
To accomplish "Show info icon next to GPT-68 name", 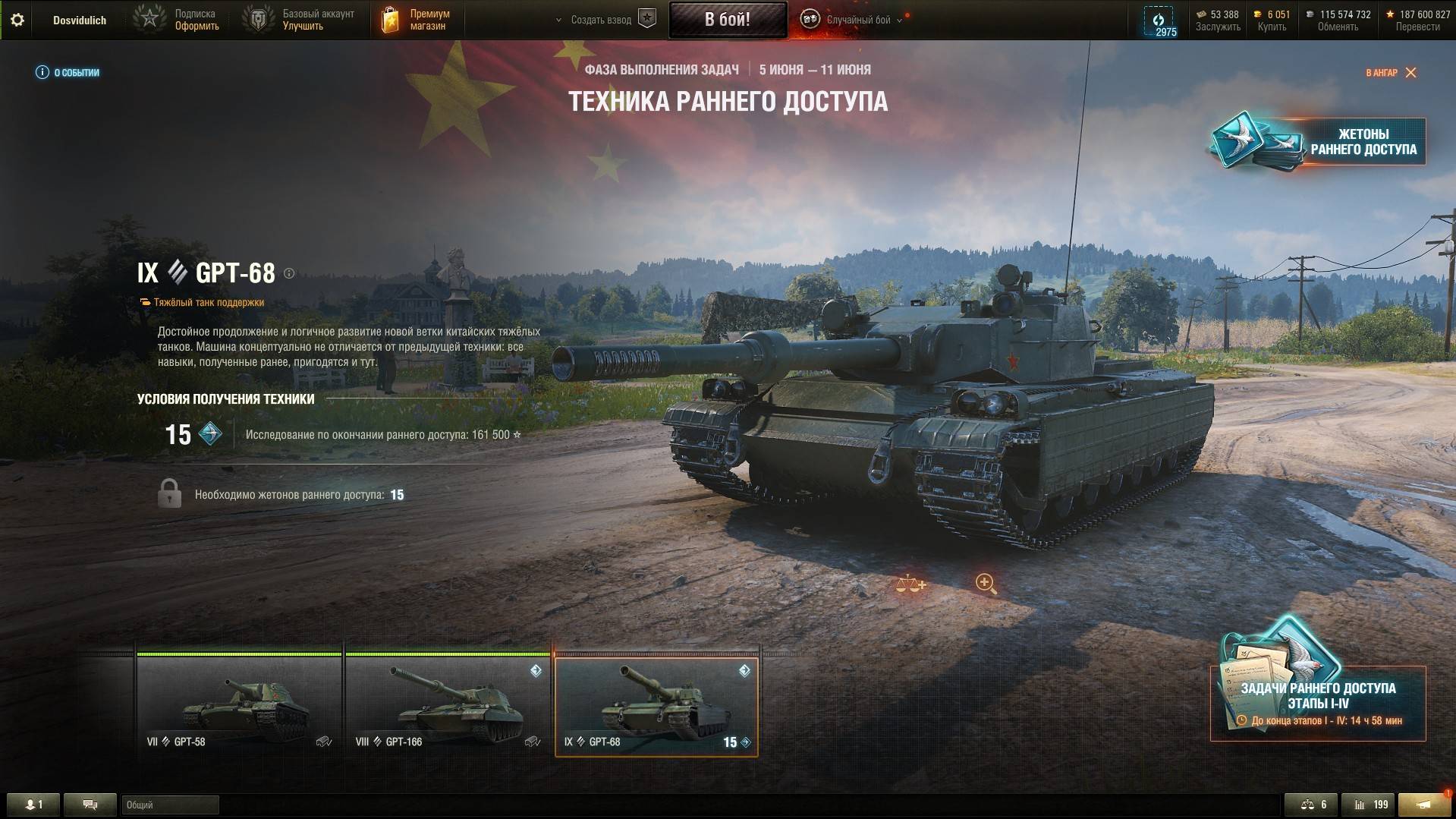I will click(289, 273).
